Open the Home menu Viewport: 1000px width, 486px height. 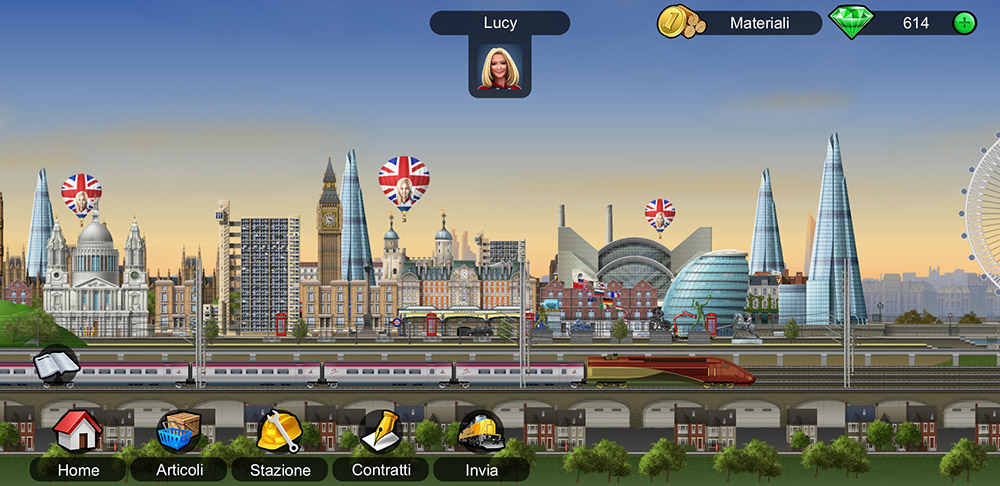pyautogui.click(x=78, y=432)
